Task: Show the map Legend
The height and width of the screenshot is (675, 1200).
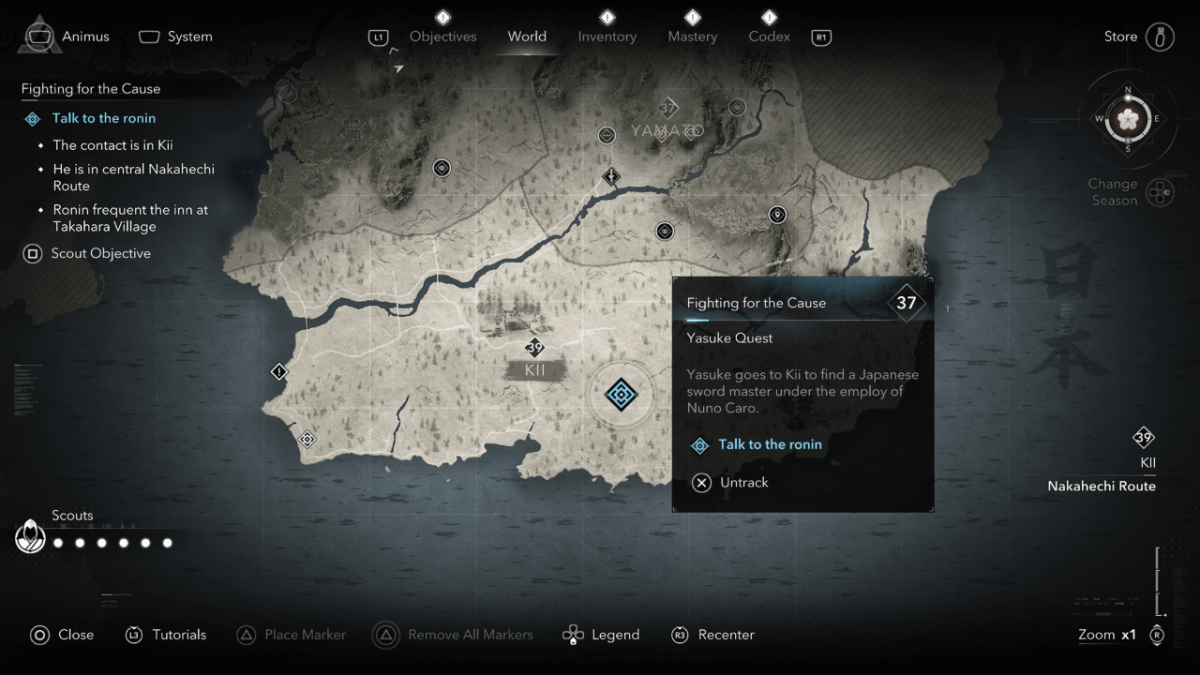Action: pos(601,635)
